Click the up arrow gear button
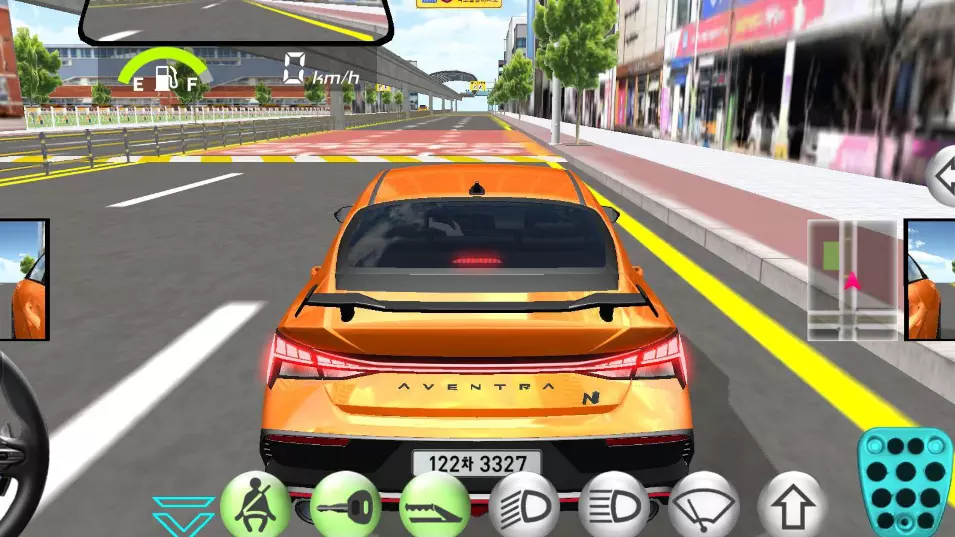 792,506
